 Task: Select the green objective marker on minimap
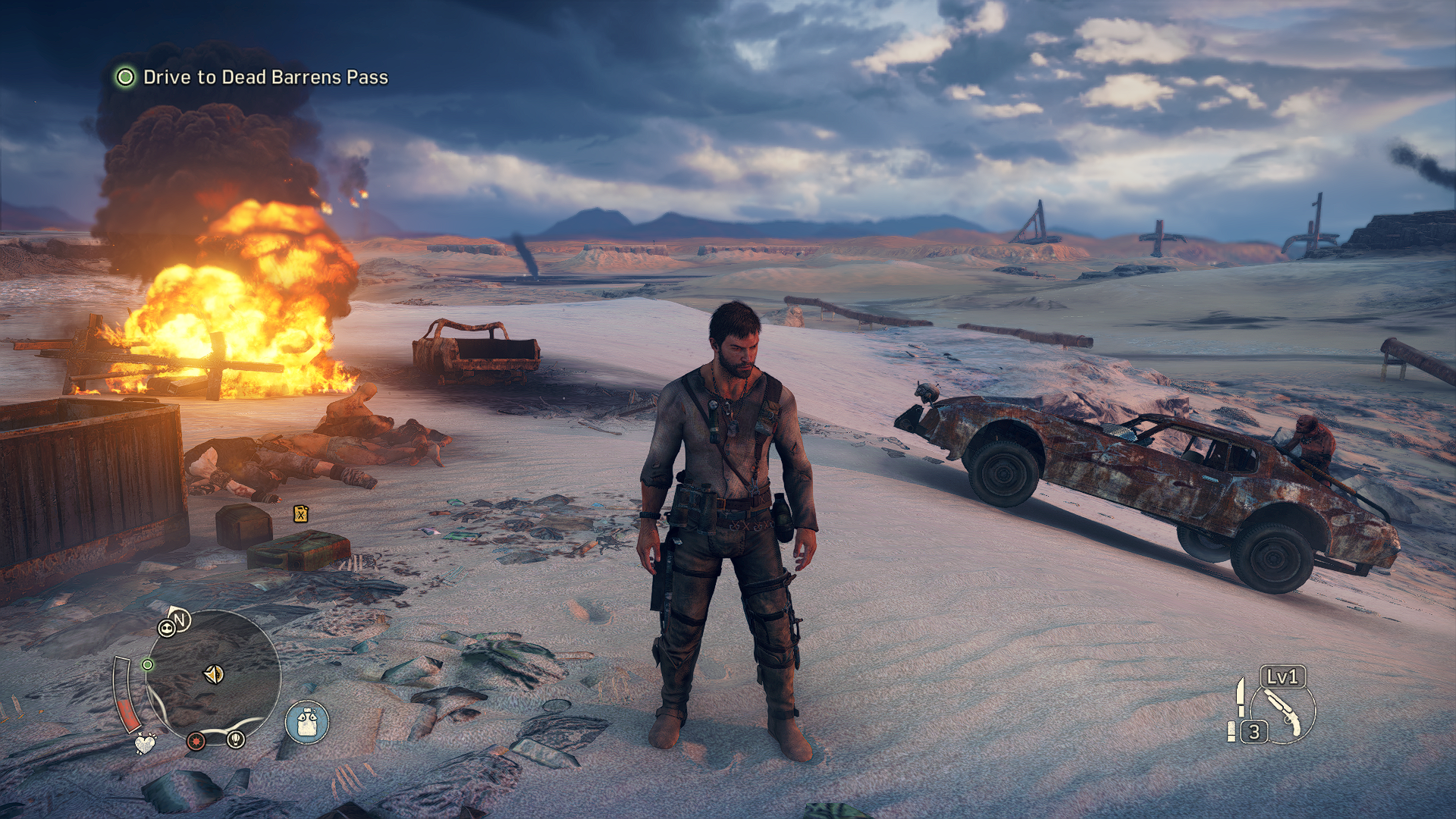click(x=148, y=665)
